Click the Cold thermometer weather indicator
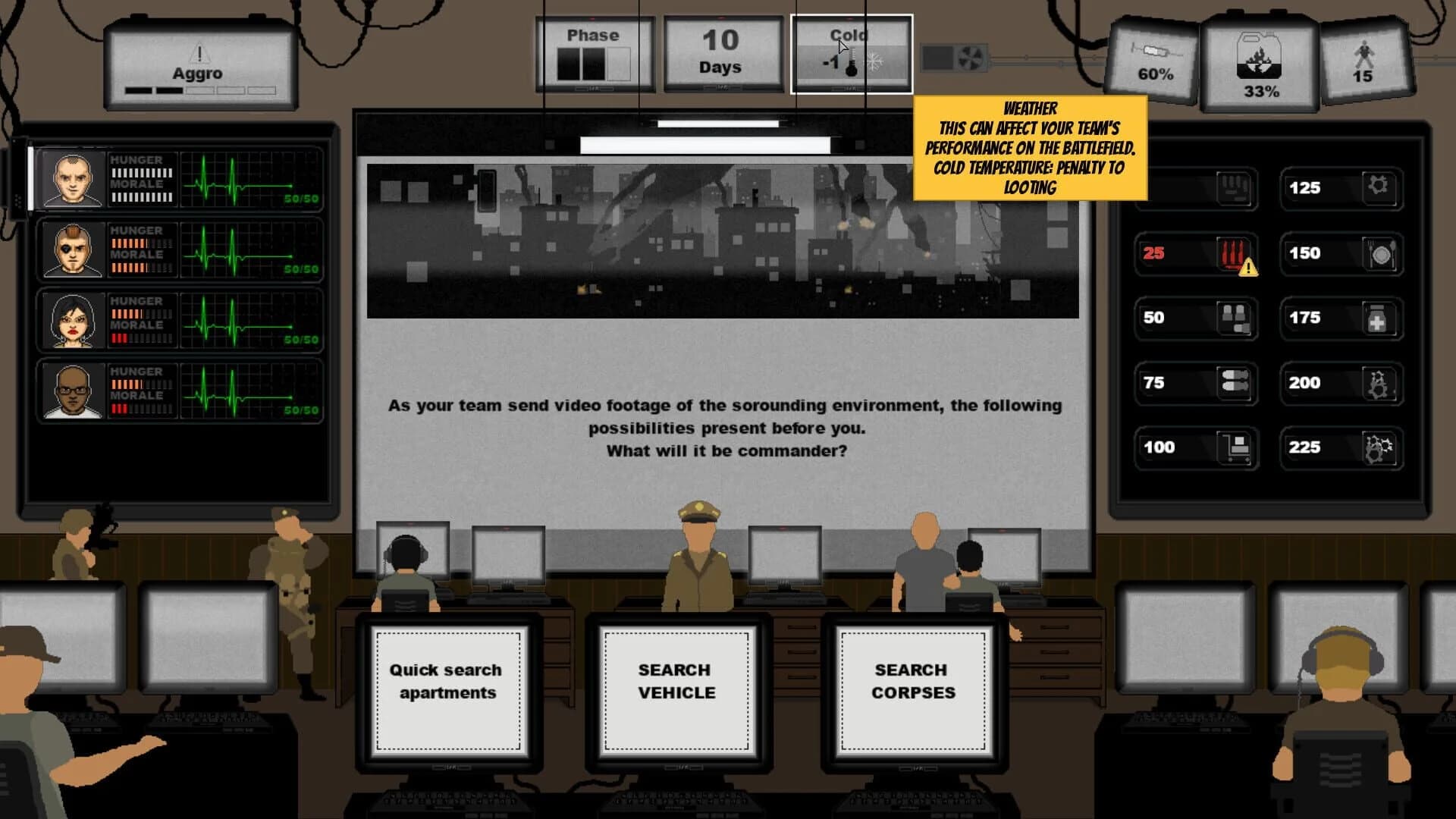This screenshot has height=819, width=1456. (852, 61)
